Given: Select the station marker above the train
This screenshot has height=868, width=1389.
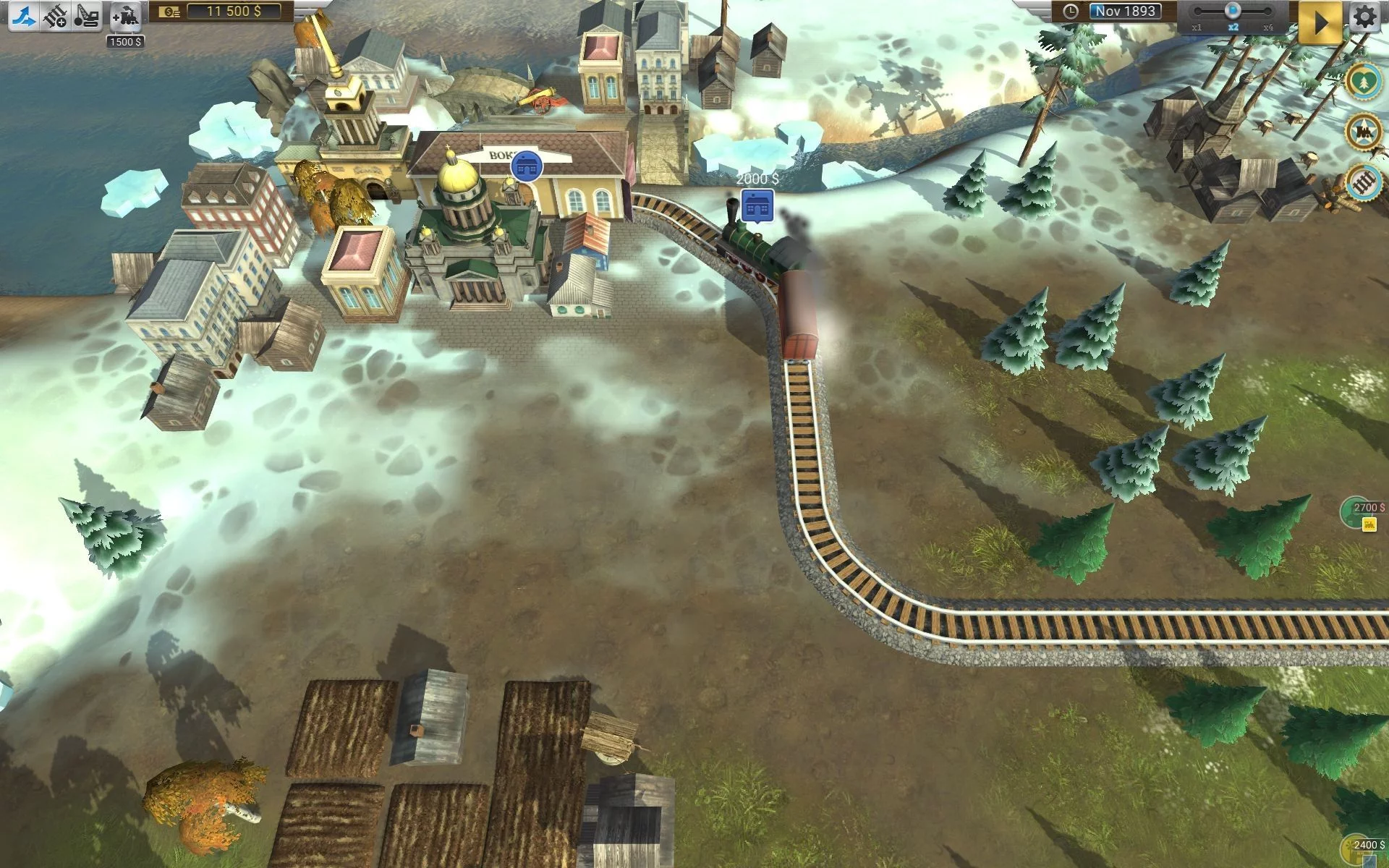Looking at the screenshot, I should (757, 206).
